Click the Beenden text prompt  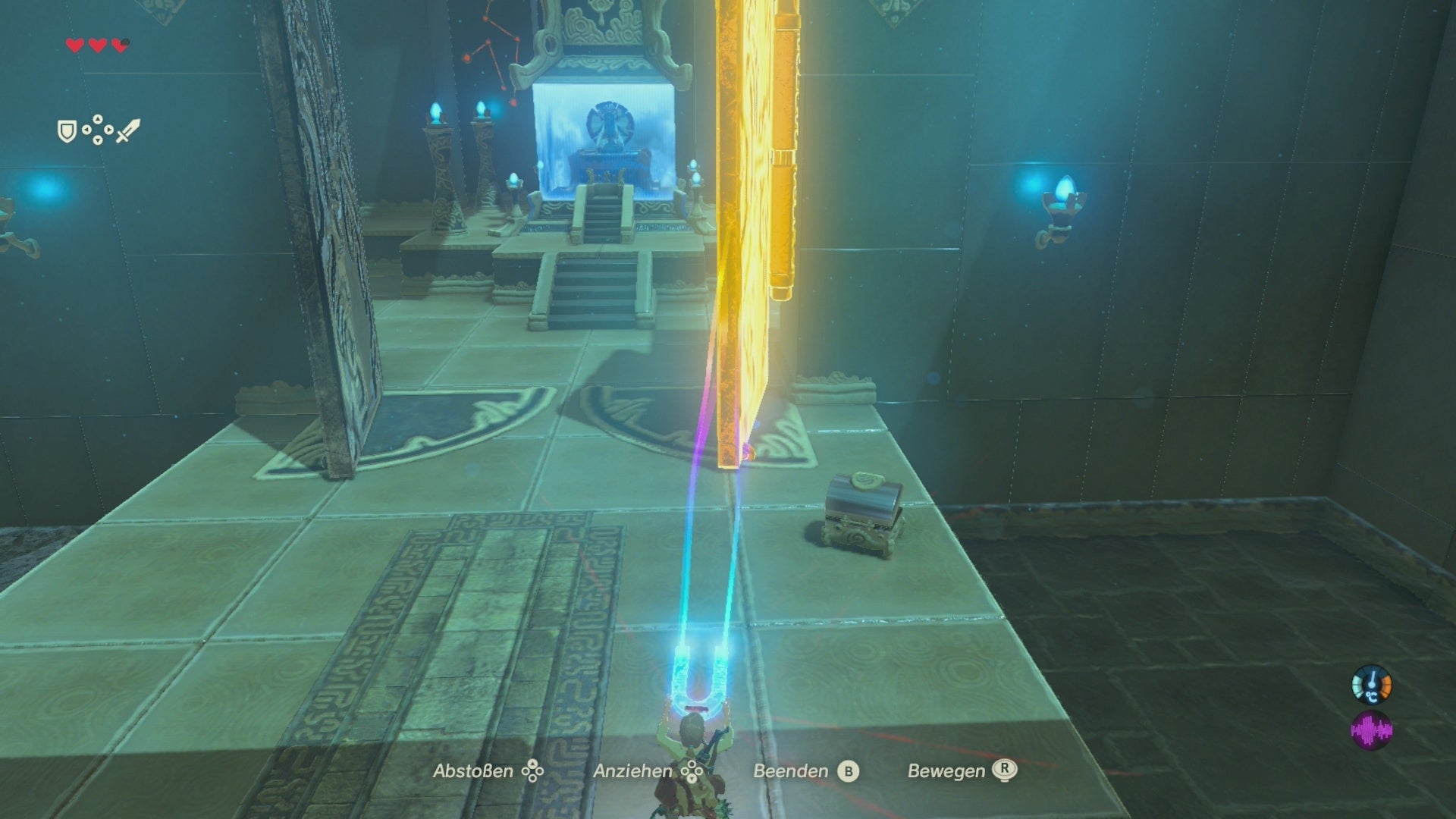tap(790, 771)
